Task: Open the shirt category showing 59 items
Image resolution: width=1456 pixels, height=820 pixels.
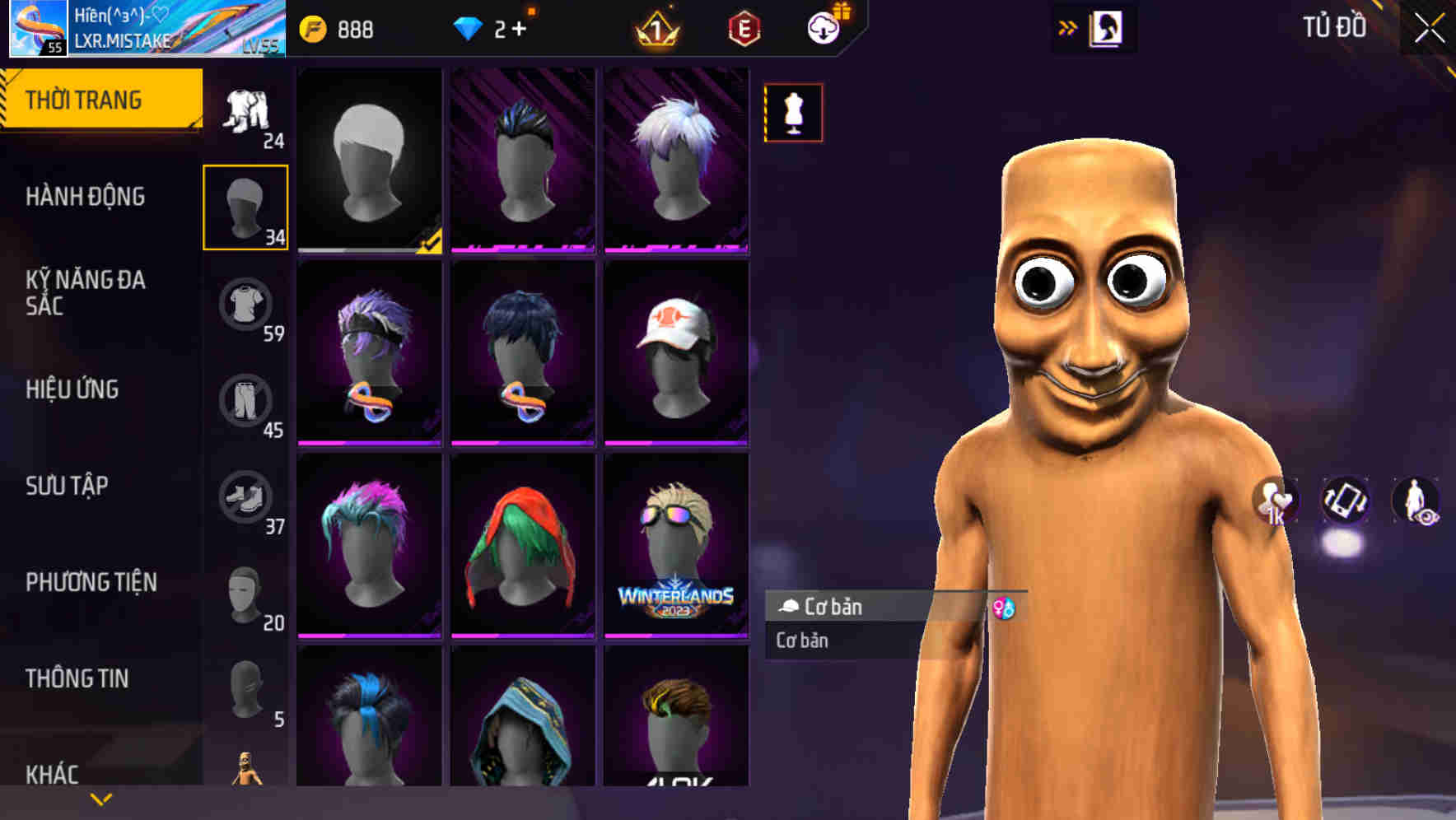Action: point(245,305)
